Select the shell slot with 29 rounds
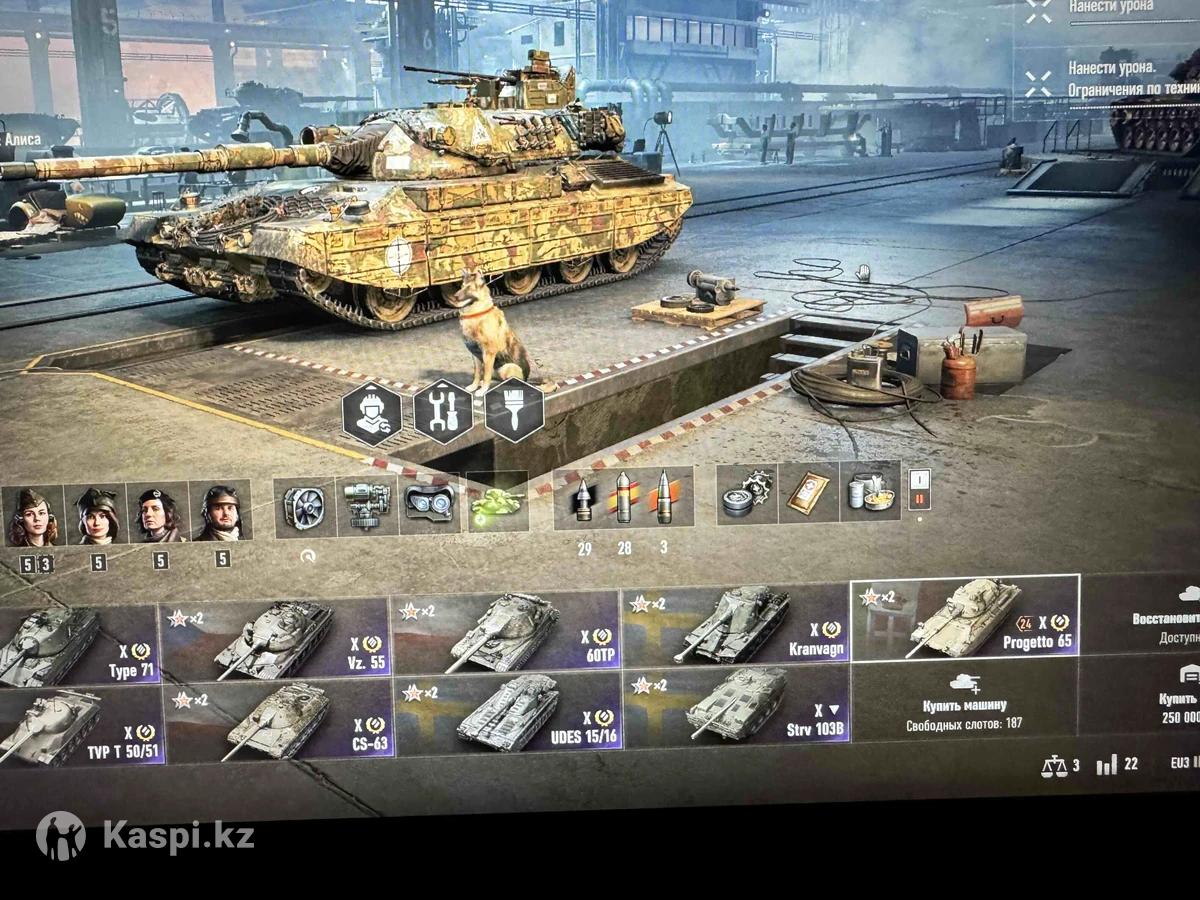 click(583, 498)
